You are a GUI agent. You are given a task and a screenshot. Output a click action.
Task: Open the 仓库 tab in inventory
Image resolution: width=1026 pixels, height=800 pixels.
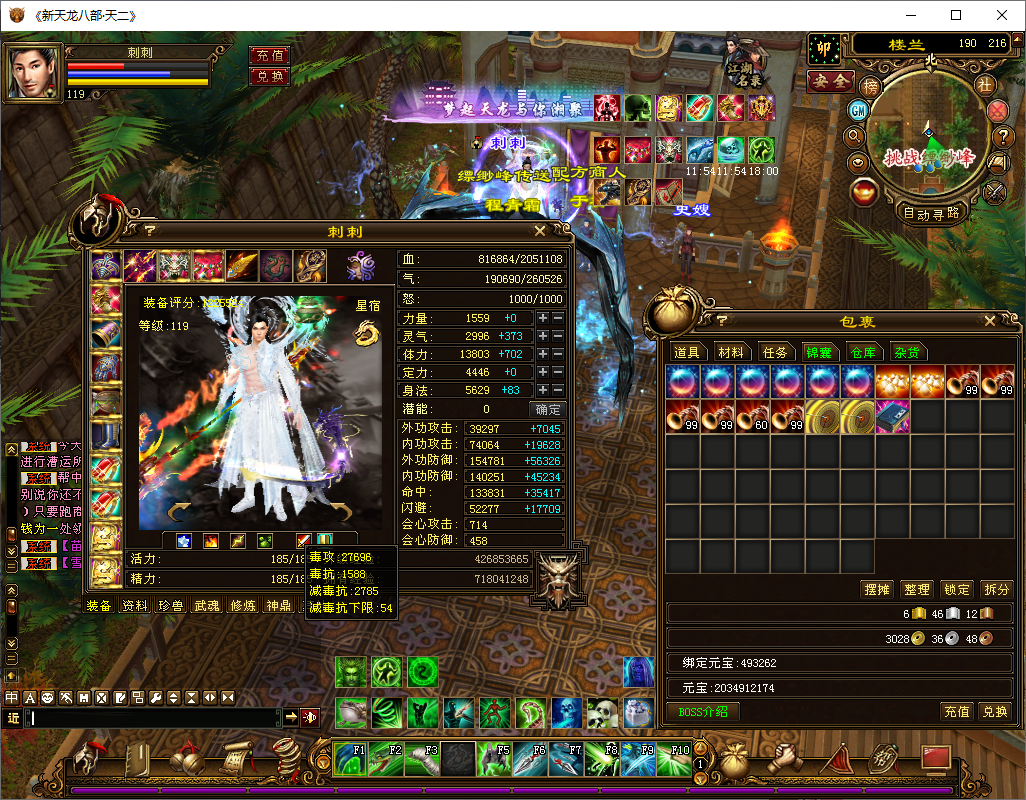[x=862, y=352]
